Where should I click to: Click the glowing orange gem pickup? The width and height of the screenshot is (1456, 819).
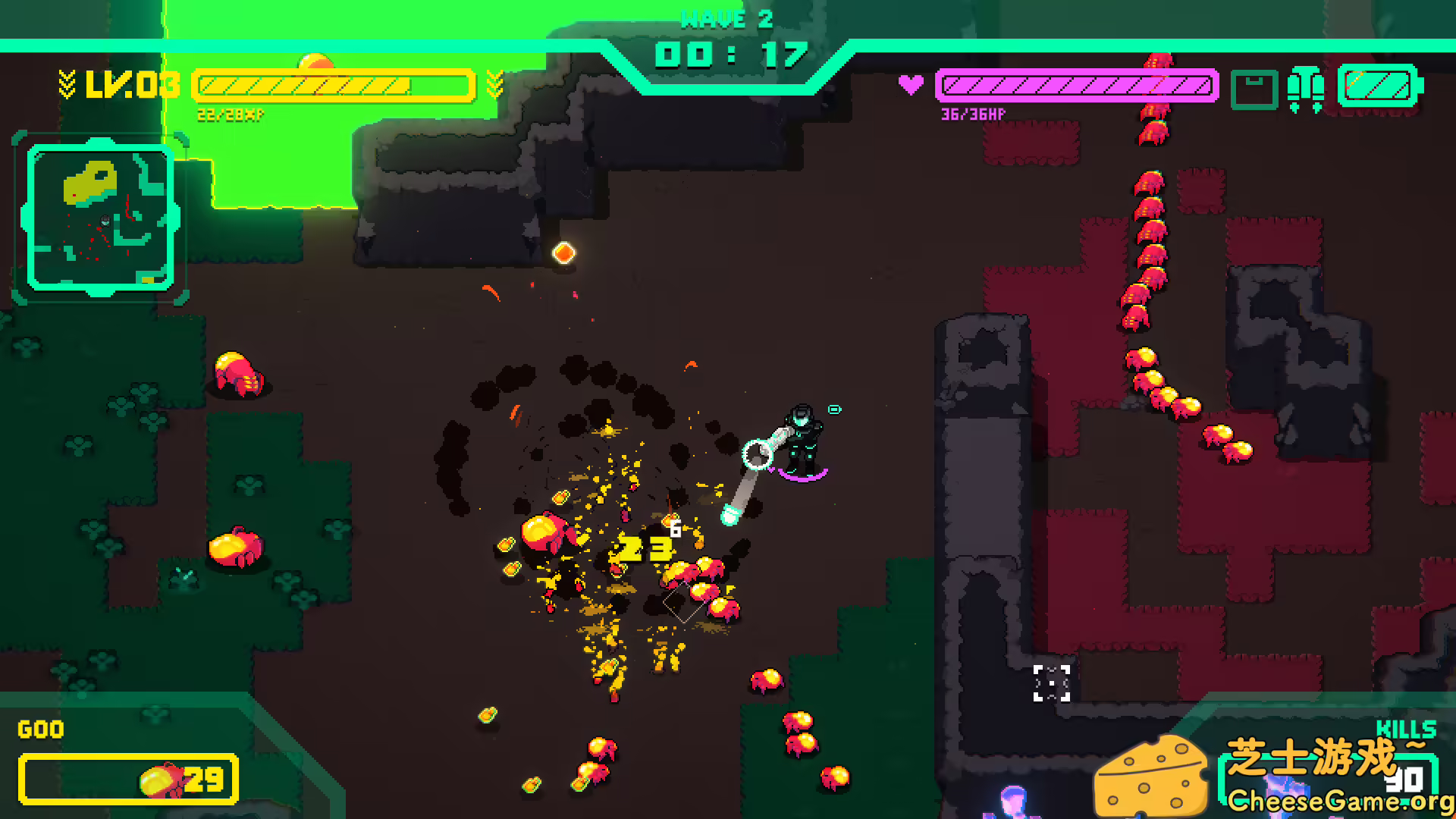tap(563, 251)
